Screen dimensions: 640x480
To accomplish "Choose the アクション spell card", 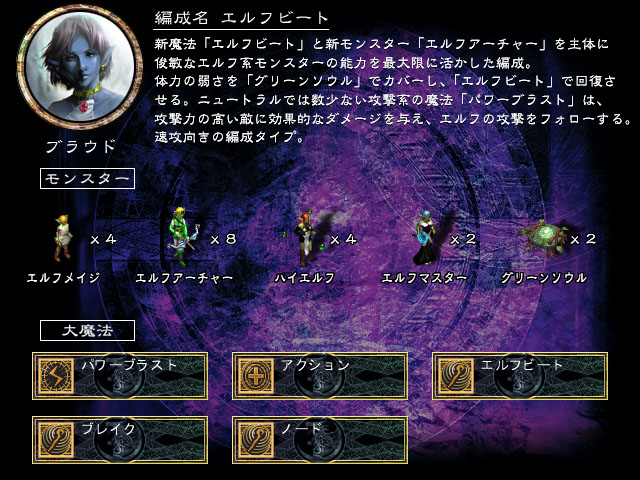I will click(320, 376).
